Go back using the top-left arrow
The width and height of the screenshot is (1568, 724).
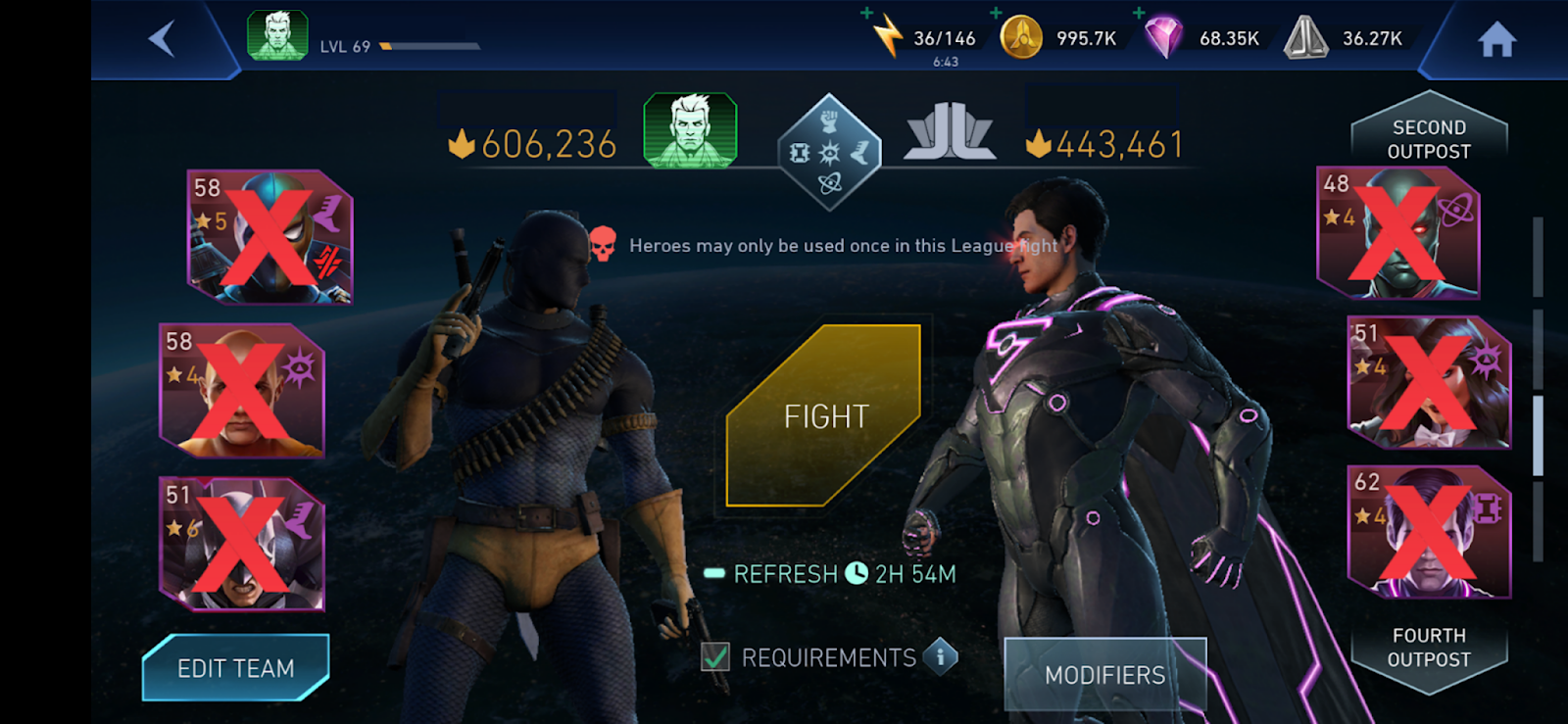[162, 39]
